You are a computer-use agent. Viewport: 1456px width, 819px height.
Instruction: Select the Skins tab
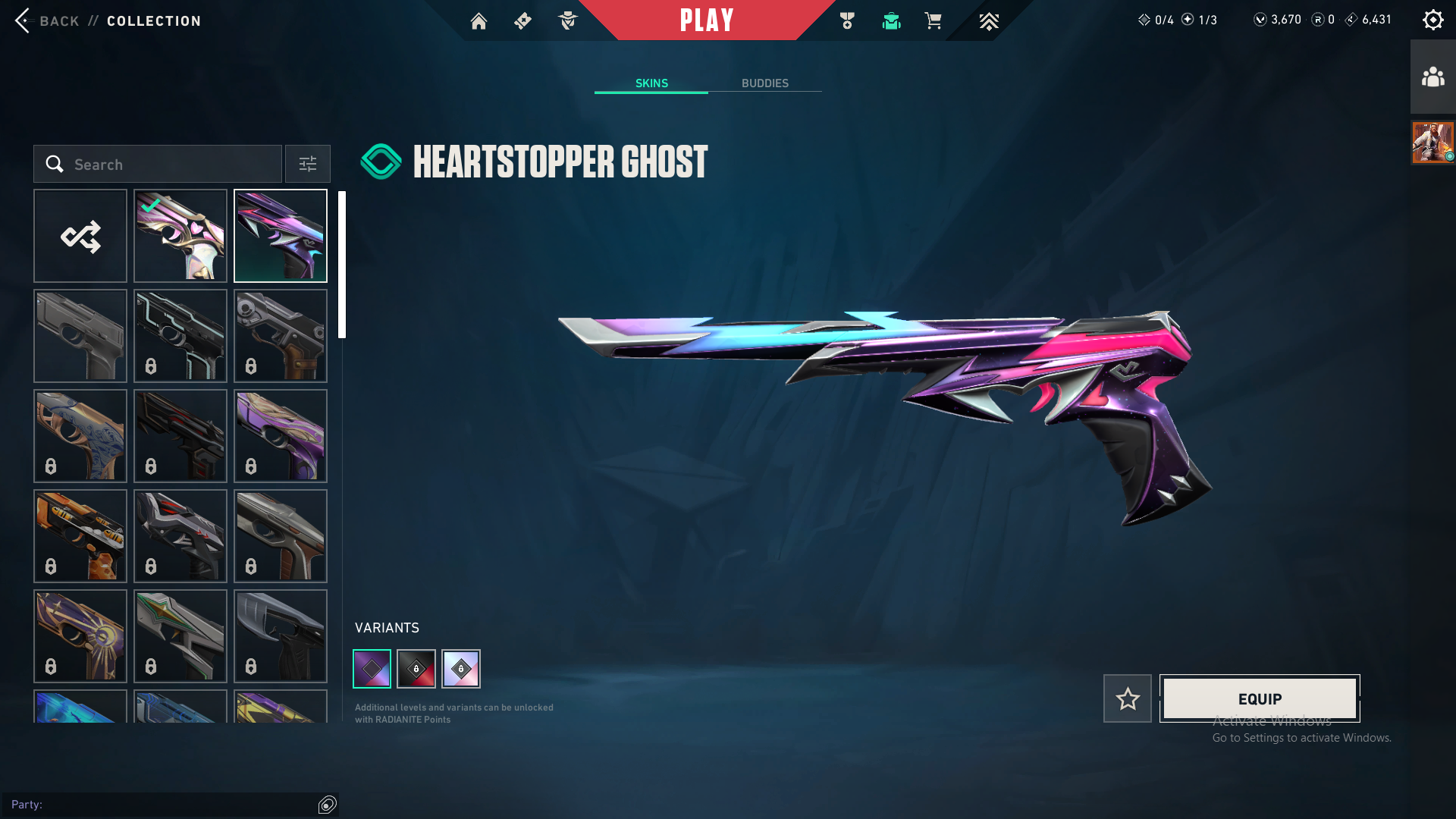(x=651, y=83)
